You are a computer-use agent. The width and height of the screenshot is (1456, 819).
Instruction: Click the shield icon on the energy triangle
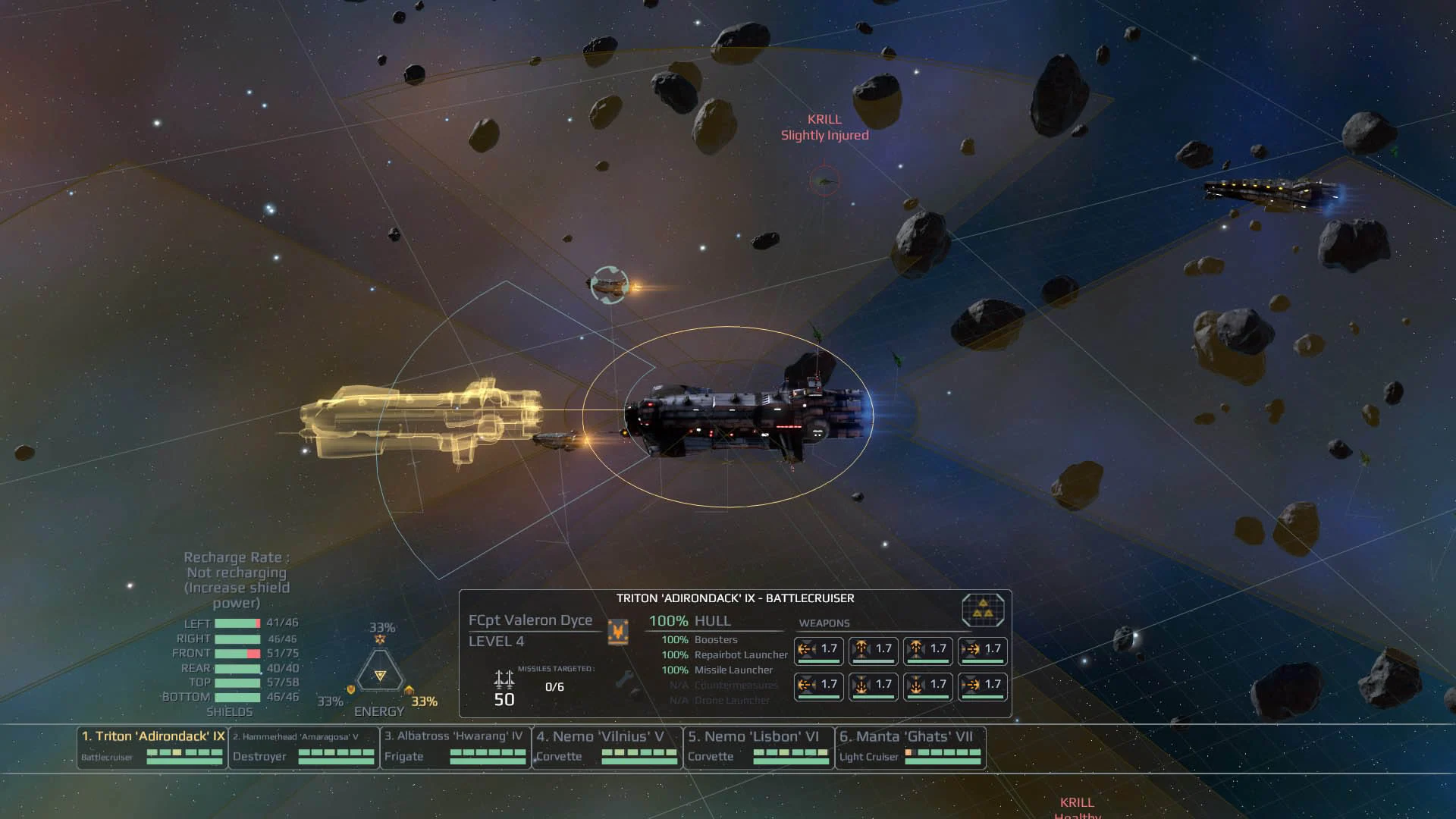(x=351, y=689)
